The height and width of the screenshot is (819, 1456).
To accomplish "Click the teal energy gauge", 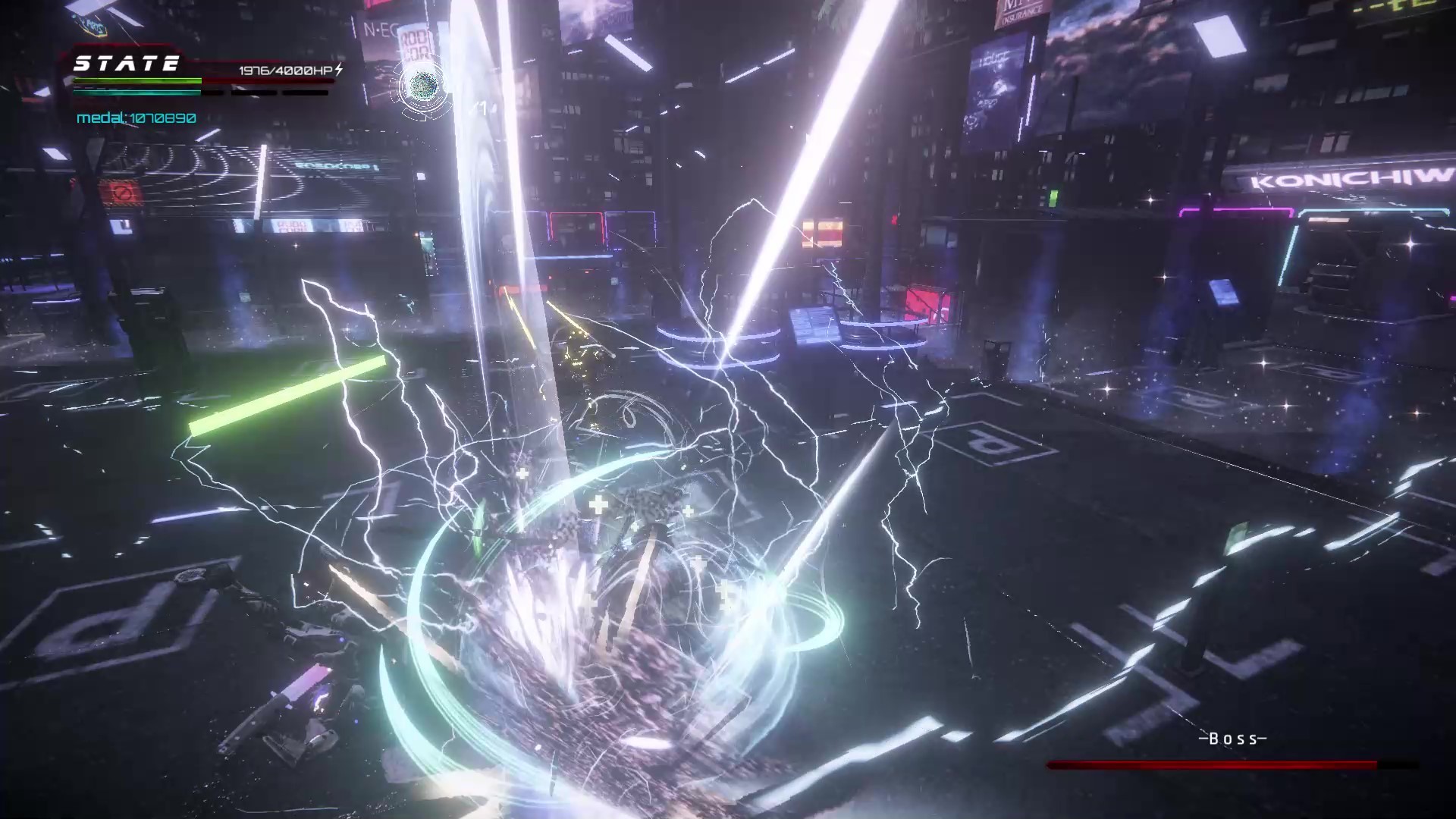I will click(136, 92).
